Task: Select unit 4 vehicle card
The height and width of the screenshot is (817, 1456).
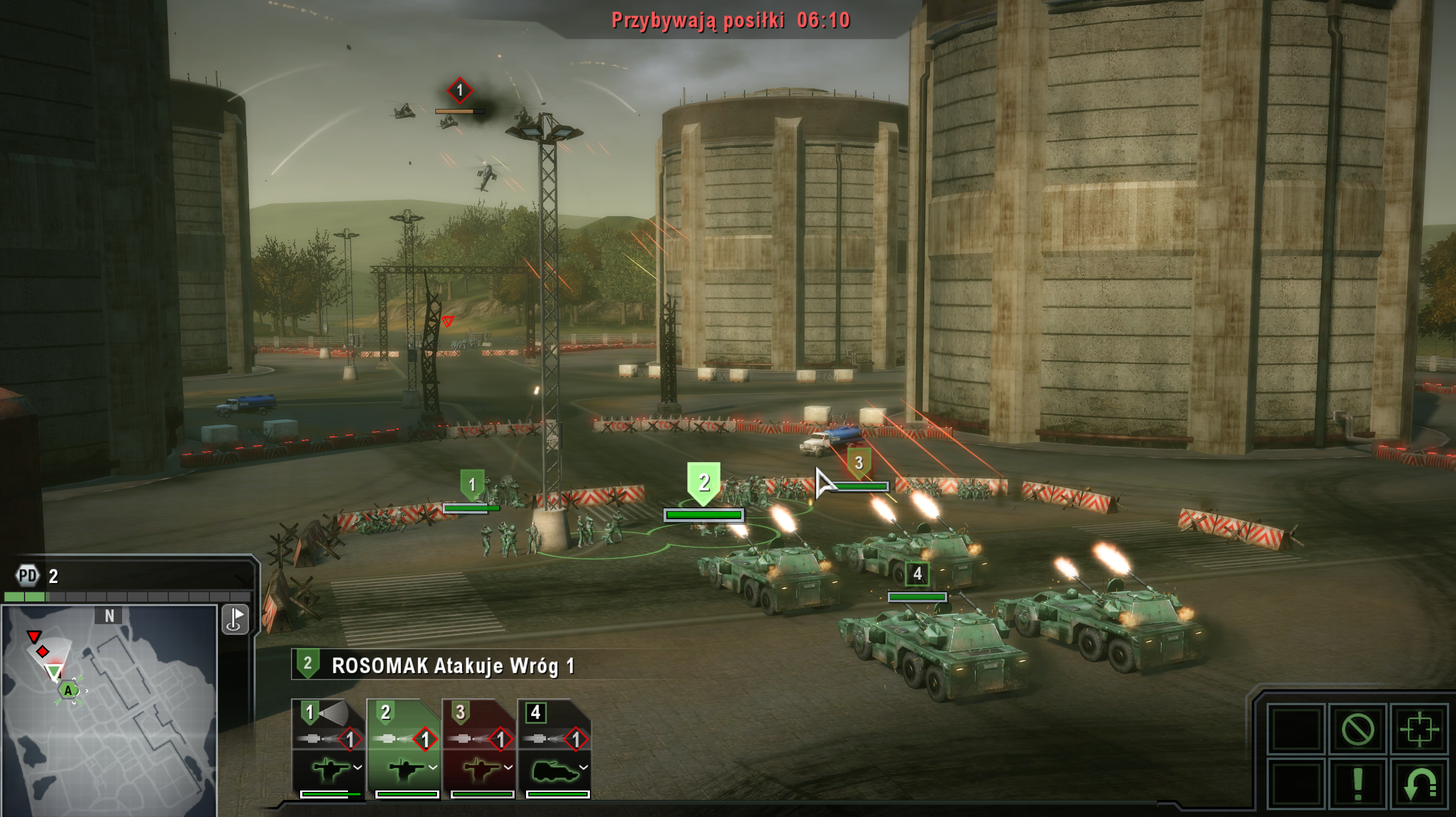Action: click(554, 747)
